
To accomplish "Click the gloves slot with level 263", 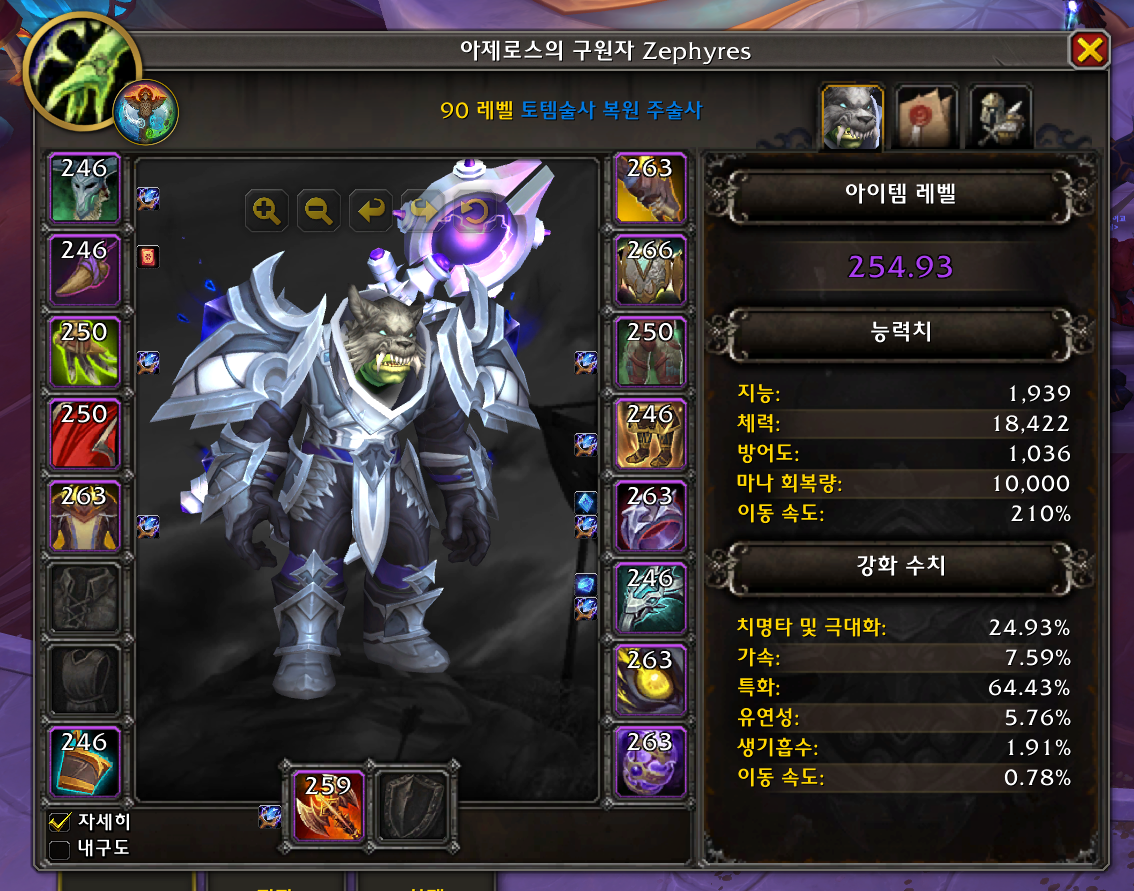I will tap(650, 188).
